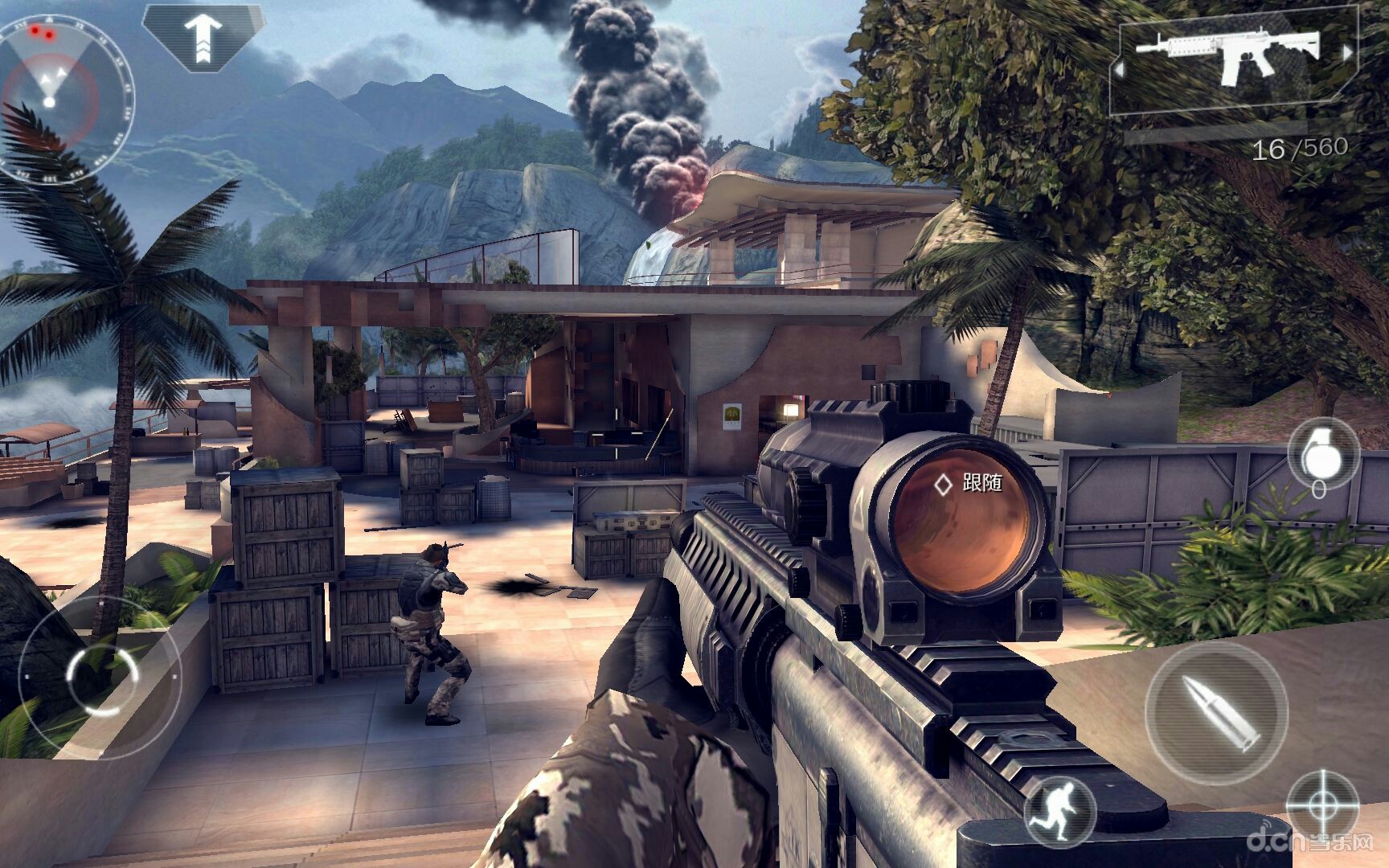Select the previous weapon arrow
The height and width of the screenshot is (868, 1389).
click(1118, 69)
